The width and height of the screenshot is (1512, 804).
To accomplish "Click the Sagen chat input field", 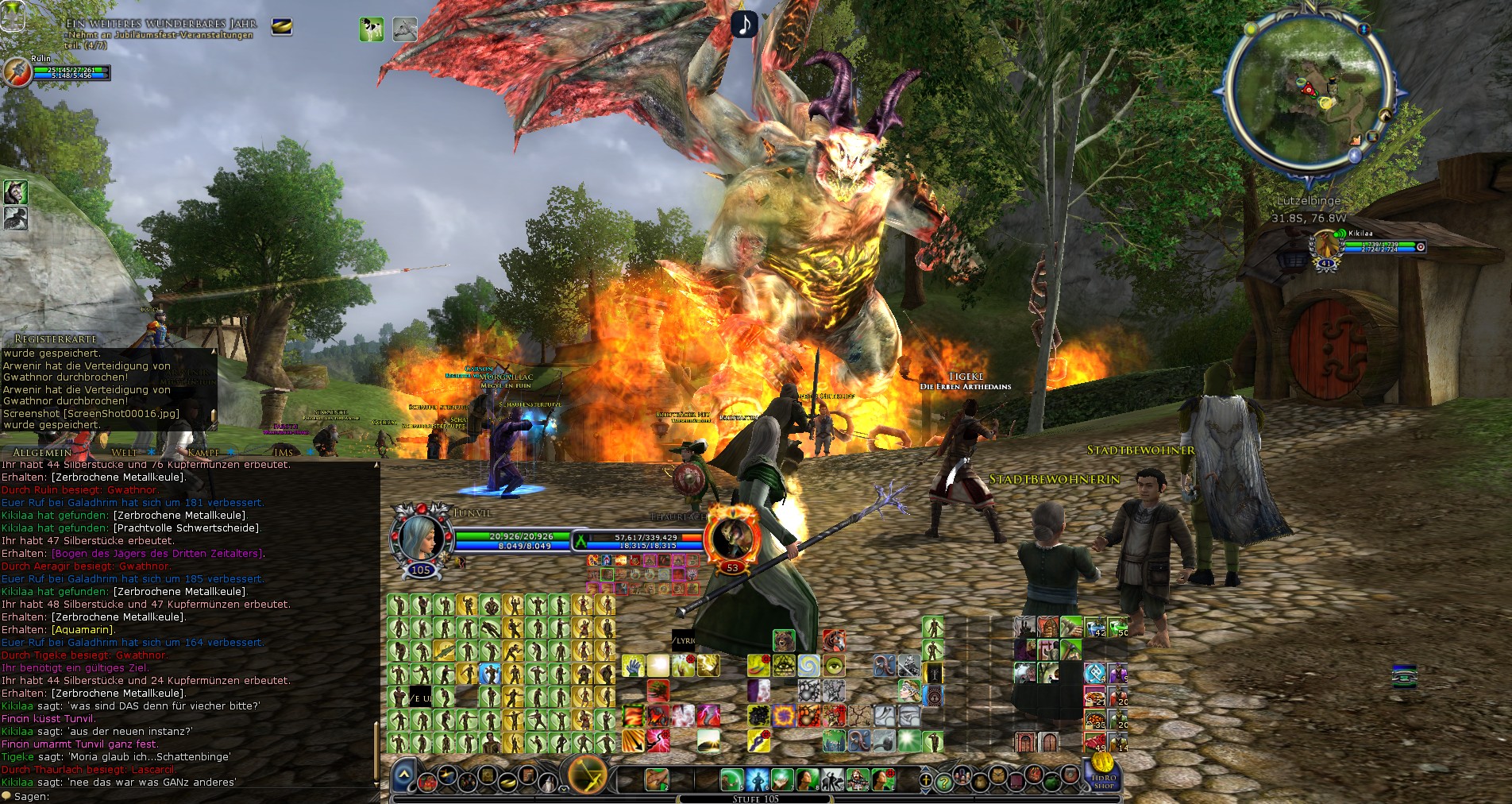I will 191,796.
